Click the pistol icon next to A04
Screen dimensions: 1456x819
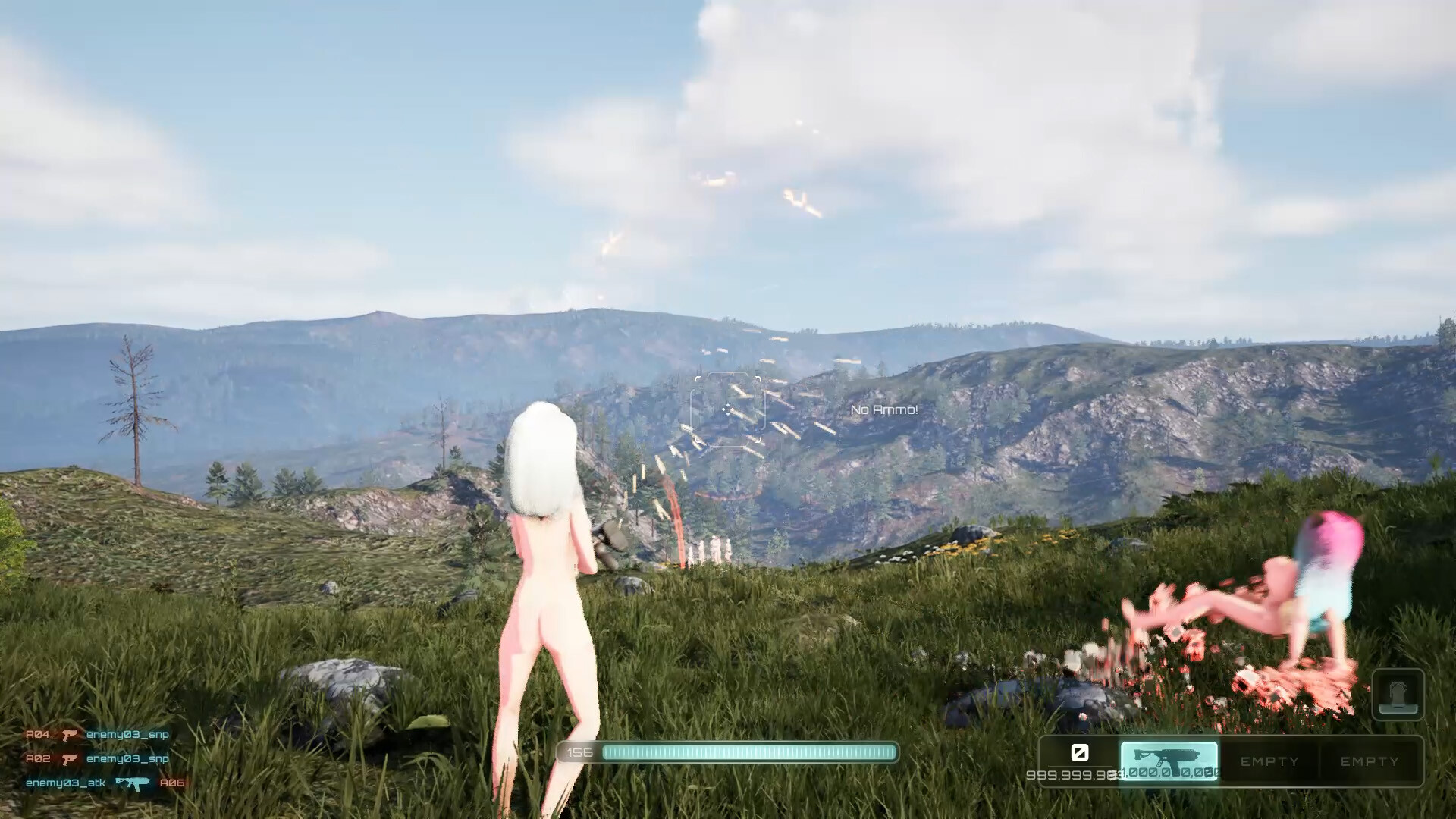pyautogui.click(x=71, y=734)
